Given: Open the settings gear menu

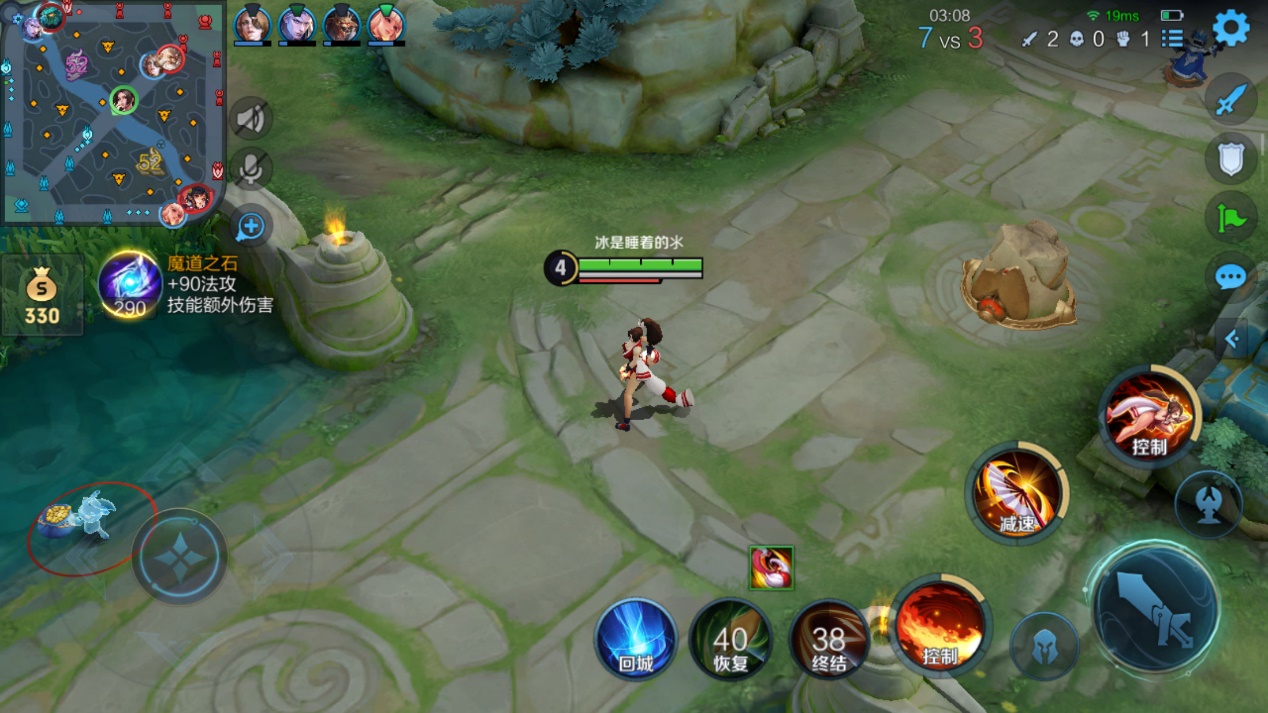Looking at the screenshot, I should coord(1231,28).
